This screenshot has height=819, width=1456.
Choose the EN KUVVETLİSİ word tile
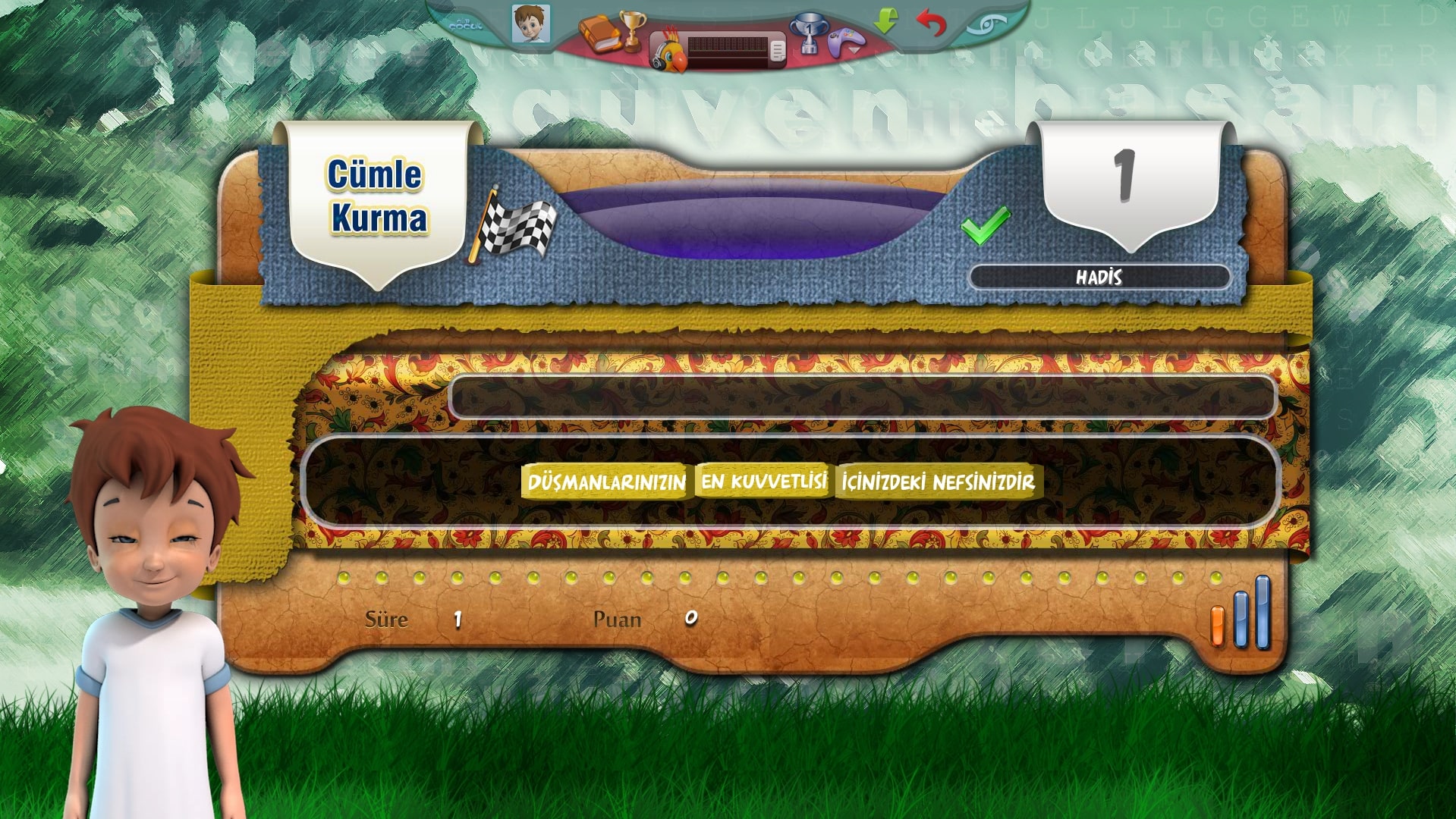coord(763,481)
